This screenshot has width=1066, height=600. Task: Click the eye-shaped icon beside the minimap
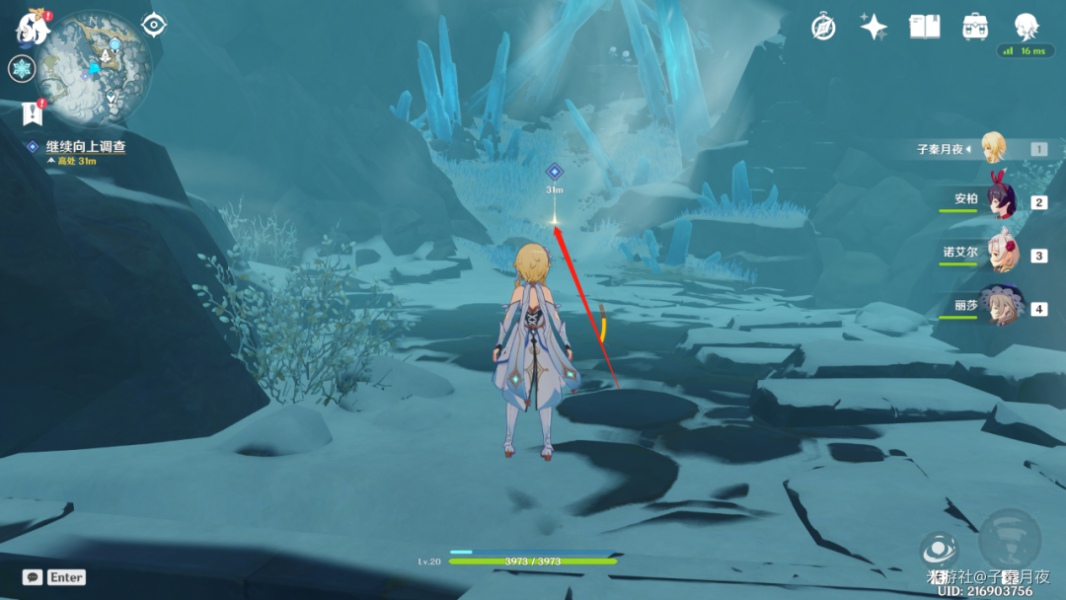click(x=154, y=25)
